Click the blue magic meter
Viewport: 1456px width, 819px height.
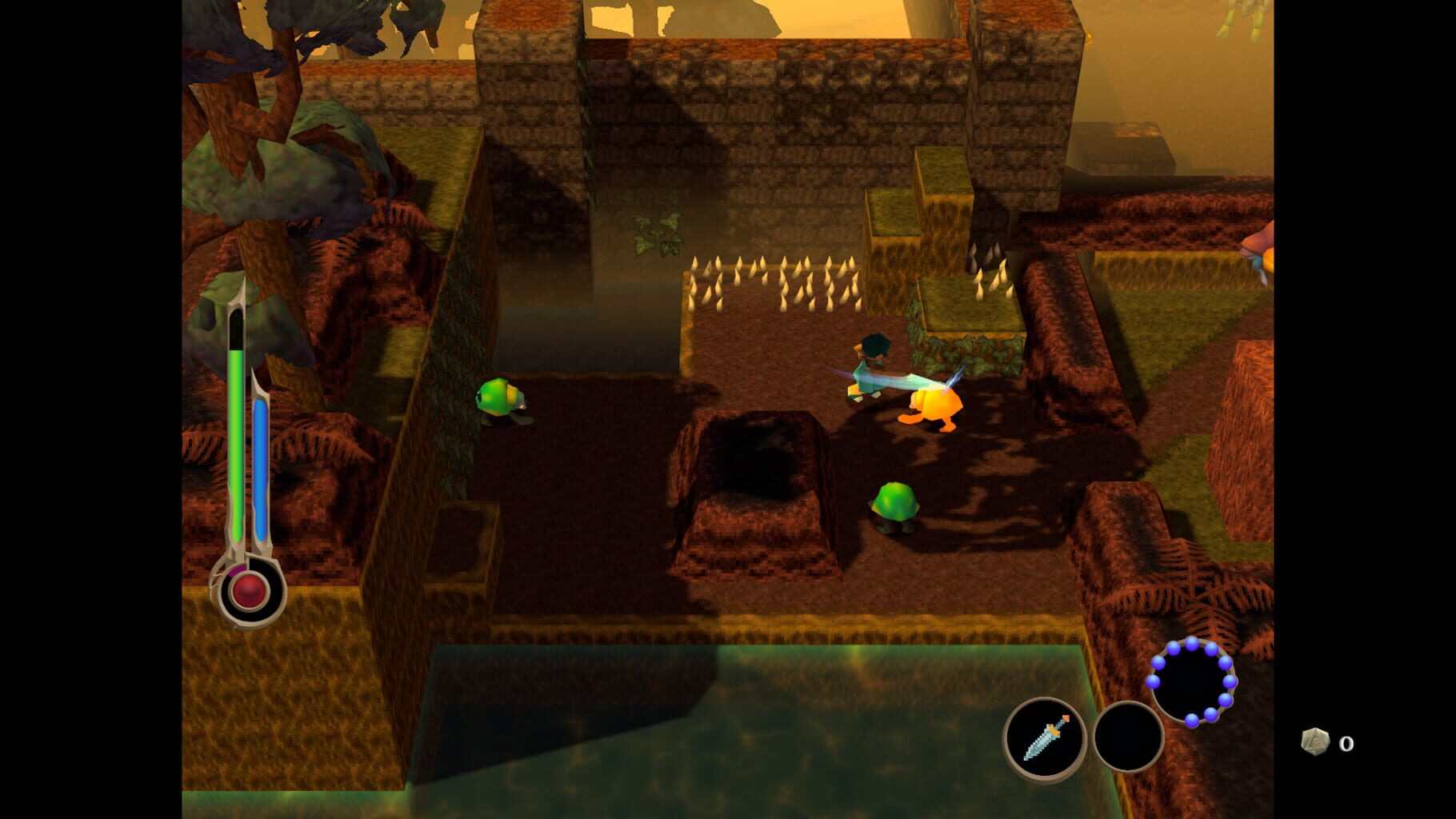coord(262,464)
